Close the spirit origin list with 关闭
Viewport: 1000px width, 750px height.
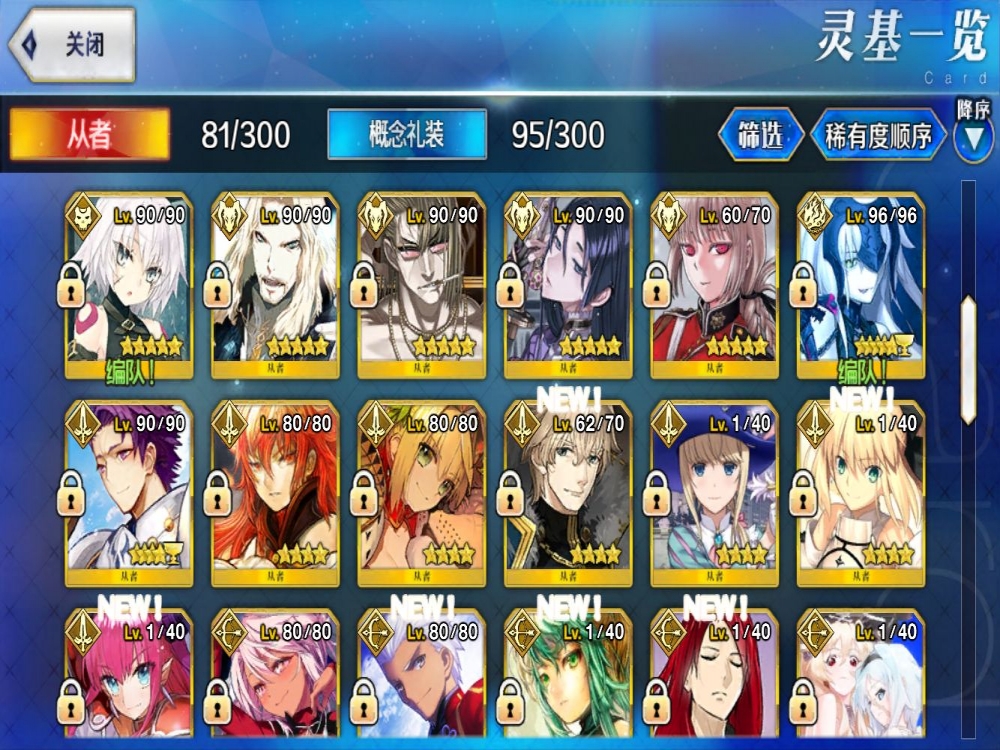pyautogui.click(x=72, y=45)
